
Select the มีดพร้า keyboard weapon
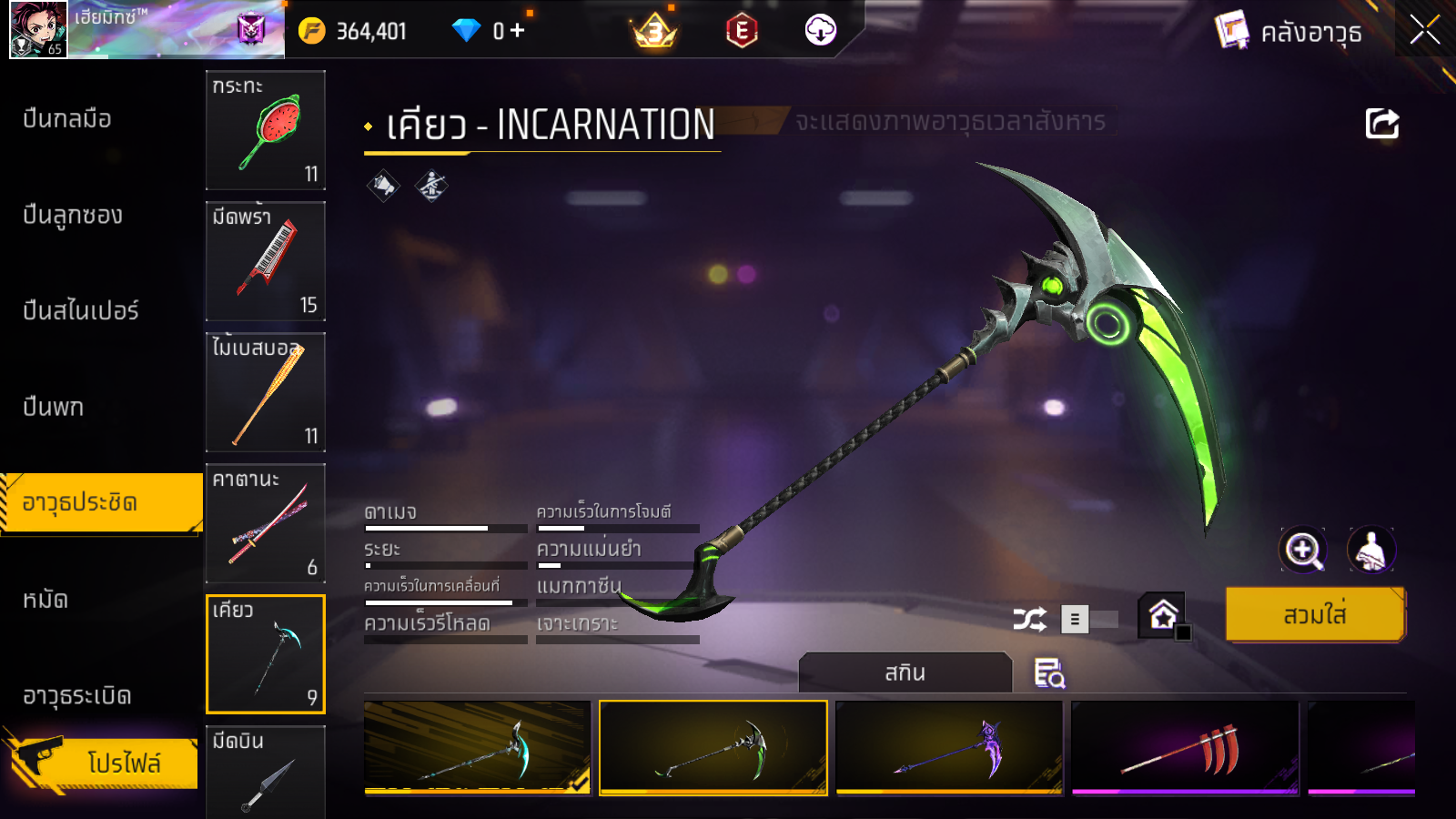(x=266, y=261)
